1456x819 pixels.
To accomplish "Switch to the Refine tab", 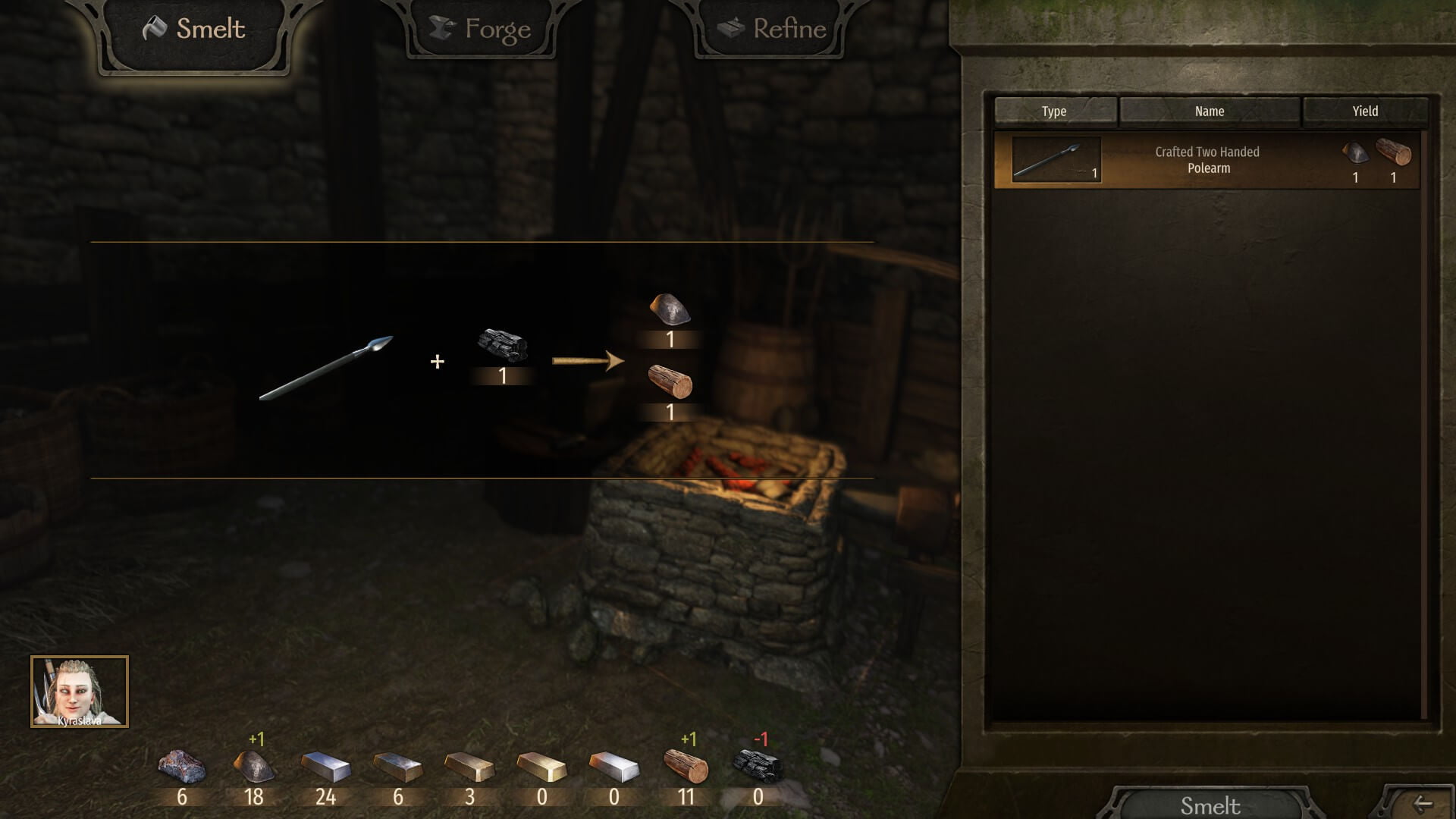I will (x=771, y=30).
